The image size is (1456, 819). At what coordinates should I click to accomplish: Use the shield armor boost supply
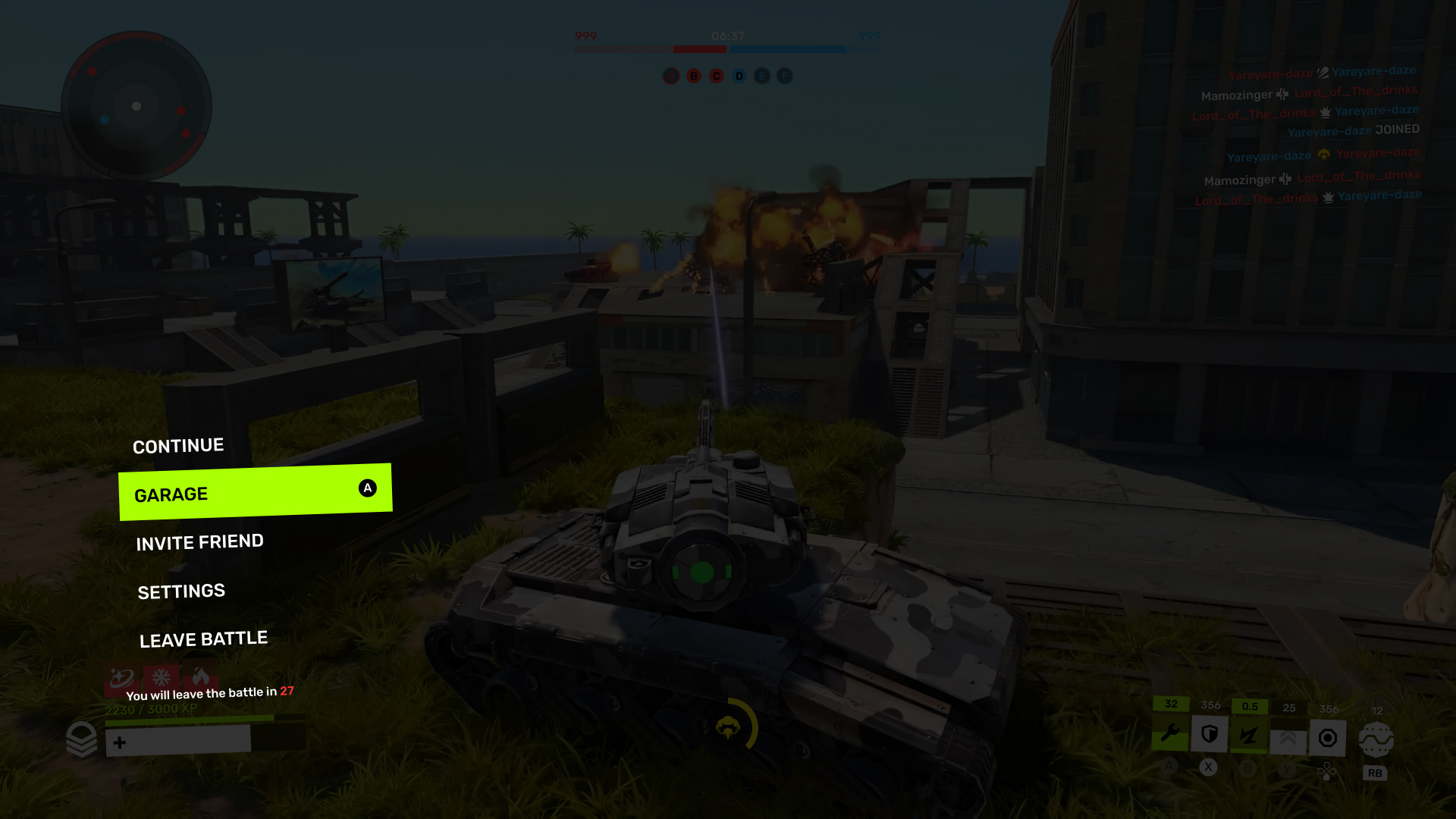click(1210, 735)
